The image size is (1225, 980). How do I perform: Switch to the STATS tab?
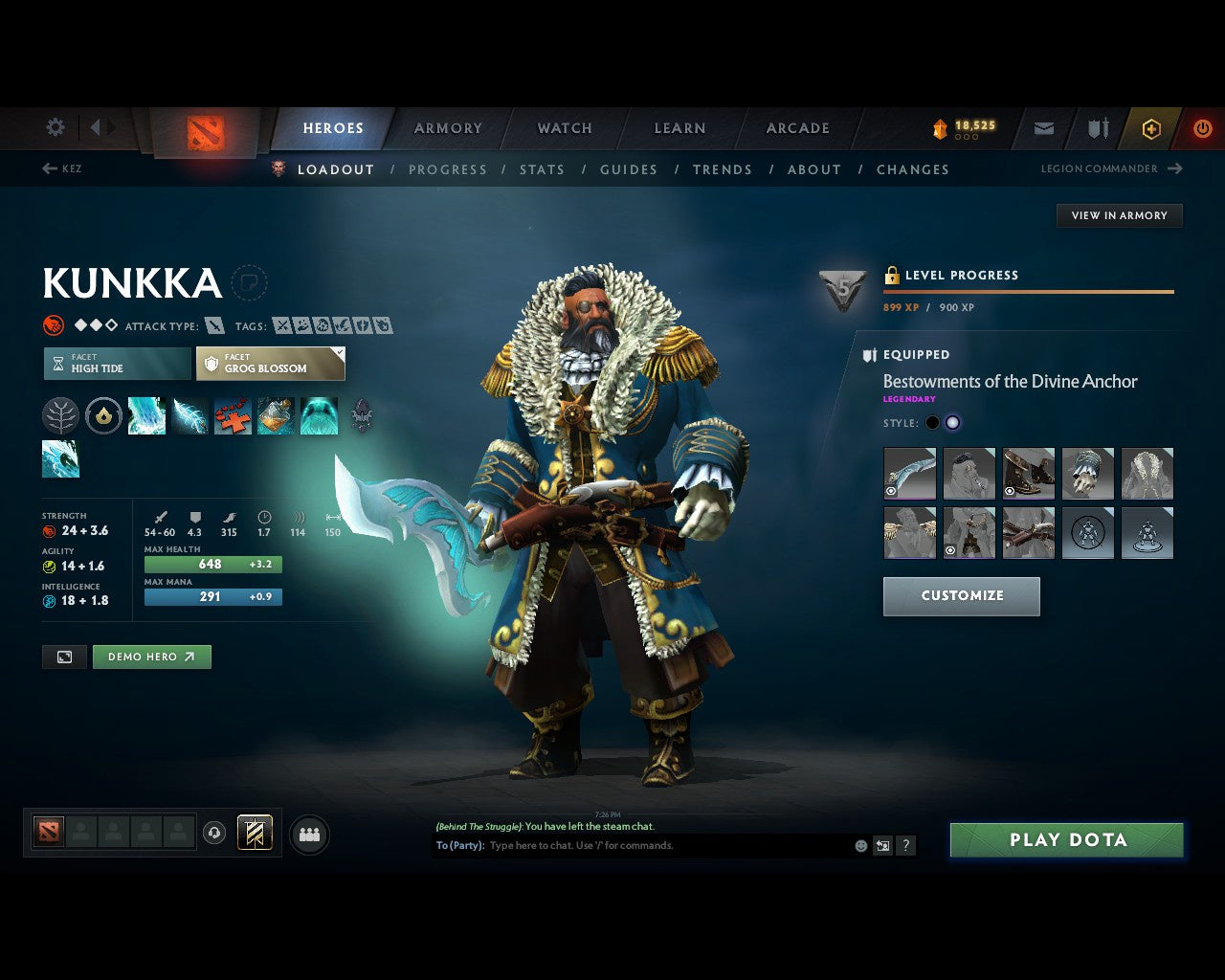tap(542, 169)
